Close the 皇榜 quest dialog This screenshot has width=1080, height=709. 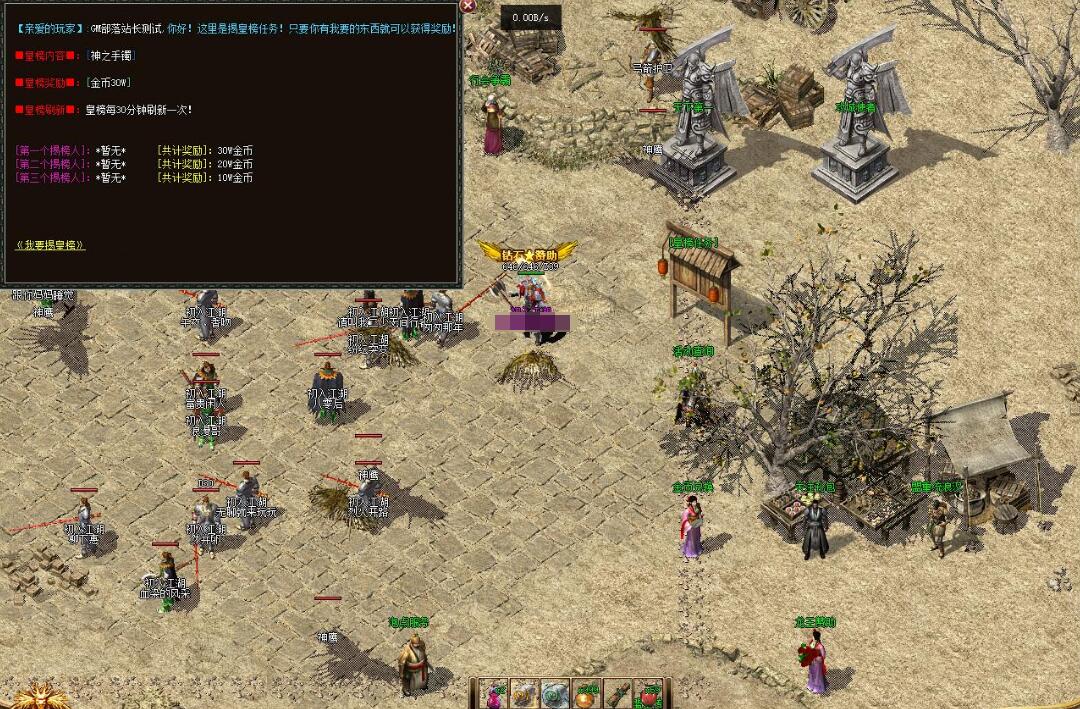467,6
